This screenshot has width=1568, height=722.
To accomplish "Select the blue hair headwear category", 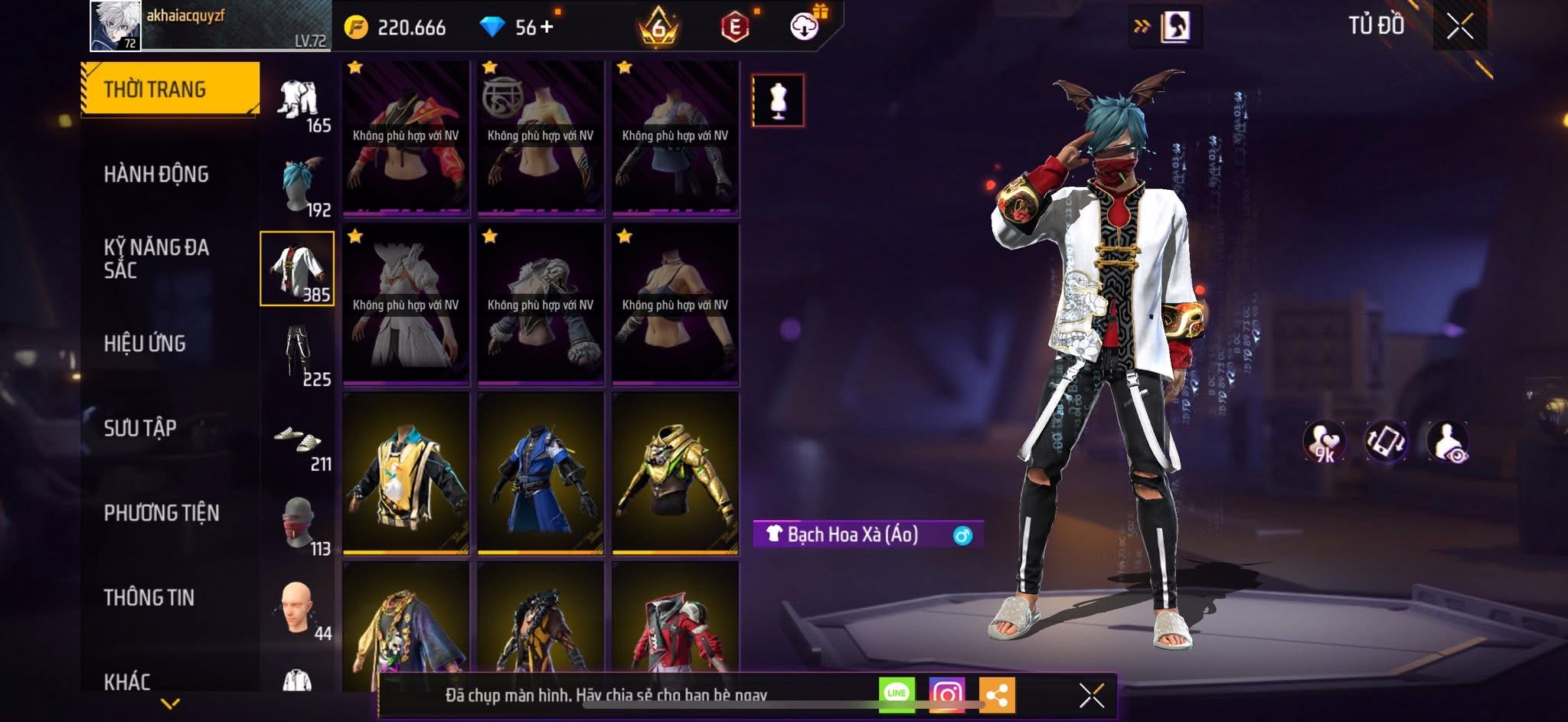I will click(299, 185).
